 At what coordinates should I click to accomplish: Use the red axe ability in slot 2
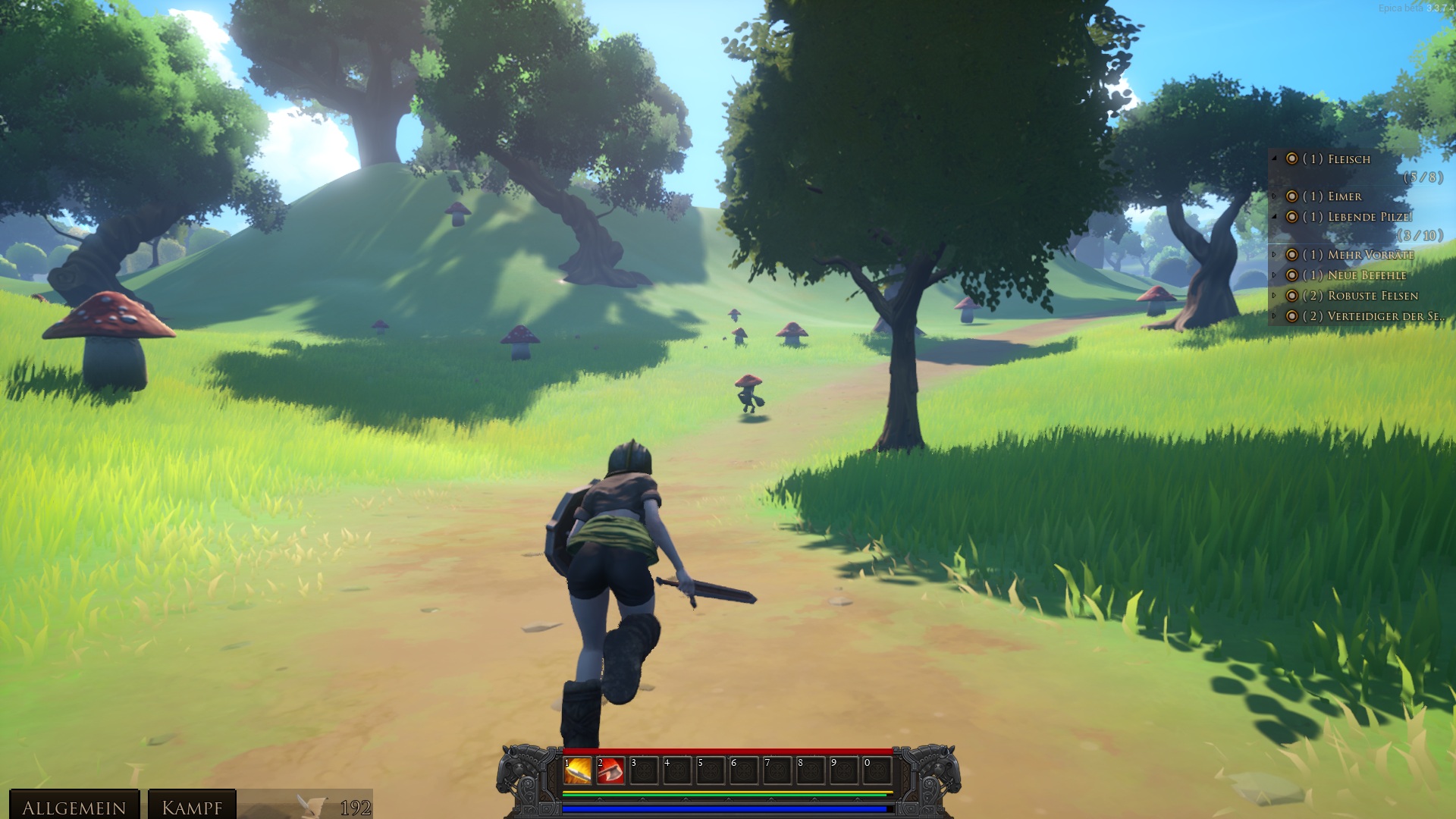(x=610, y=771)
